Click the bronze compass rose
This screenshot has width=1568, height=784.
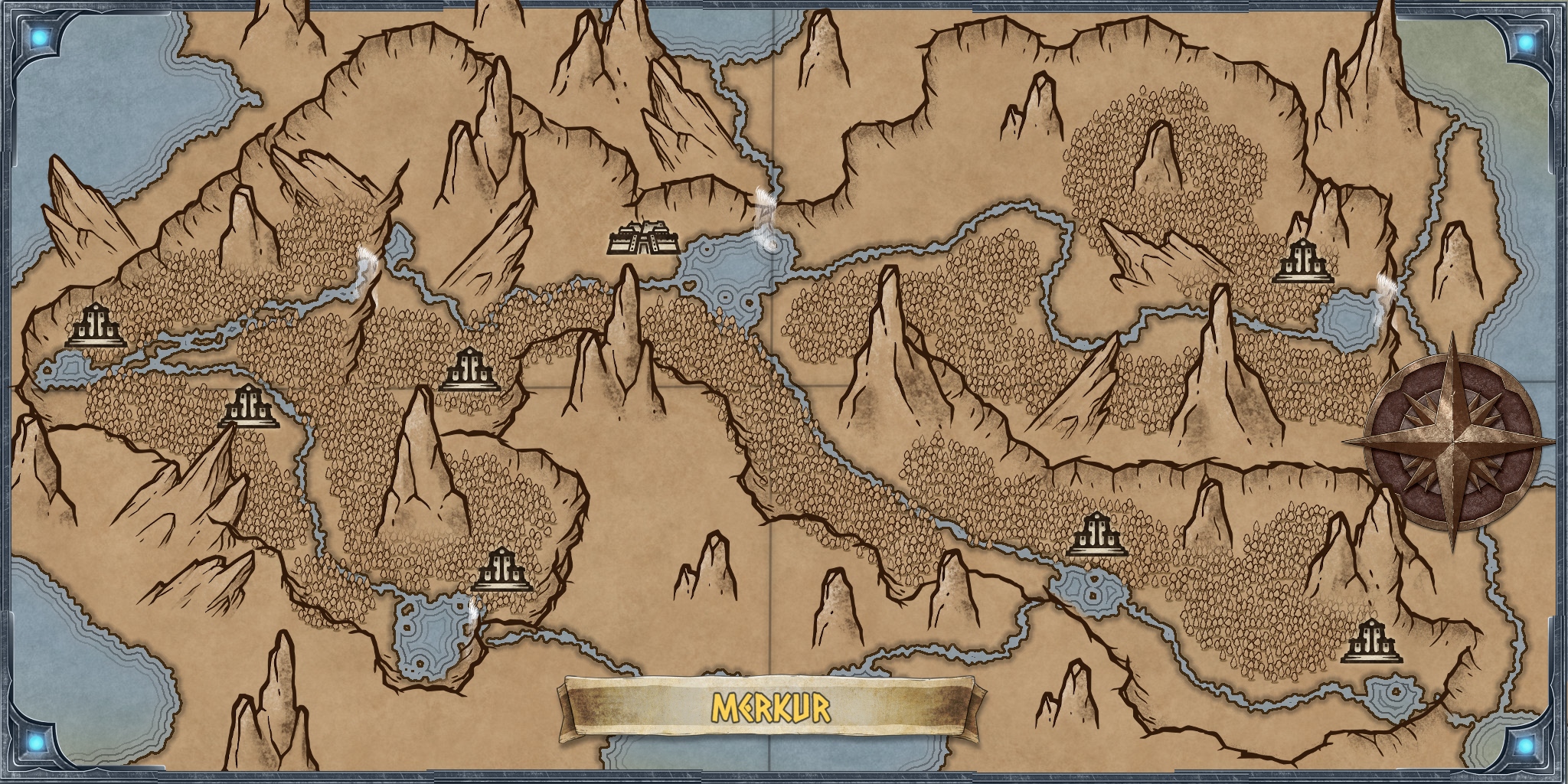(1451, 444)
